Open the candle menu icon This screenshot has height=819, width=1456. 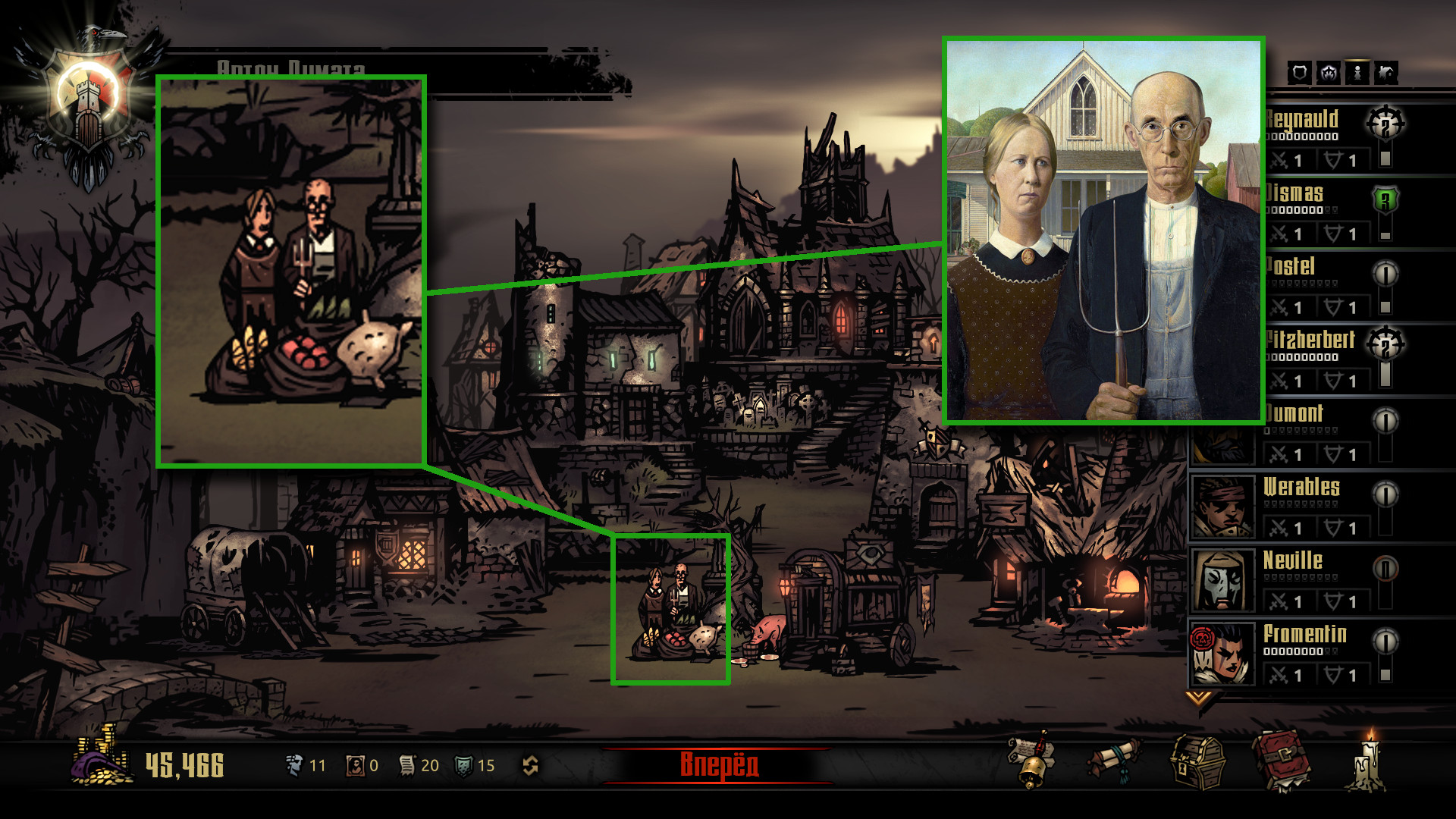(x=1367, y=761)
